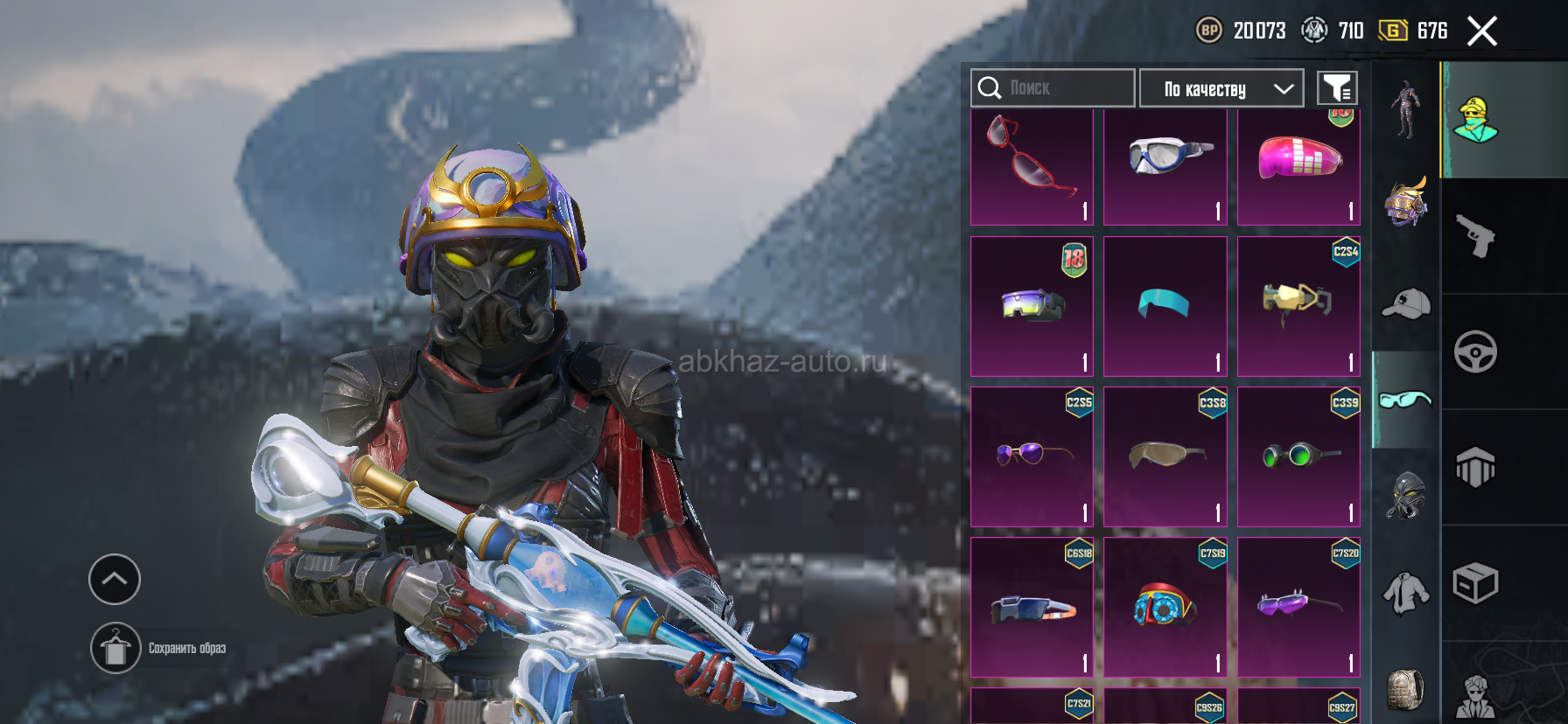Screen dimensions: 1568x724
Task: Open the jacket clothing category
Action: point(1405,593)
